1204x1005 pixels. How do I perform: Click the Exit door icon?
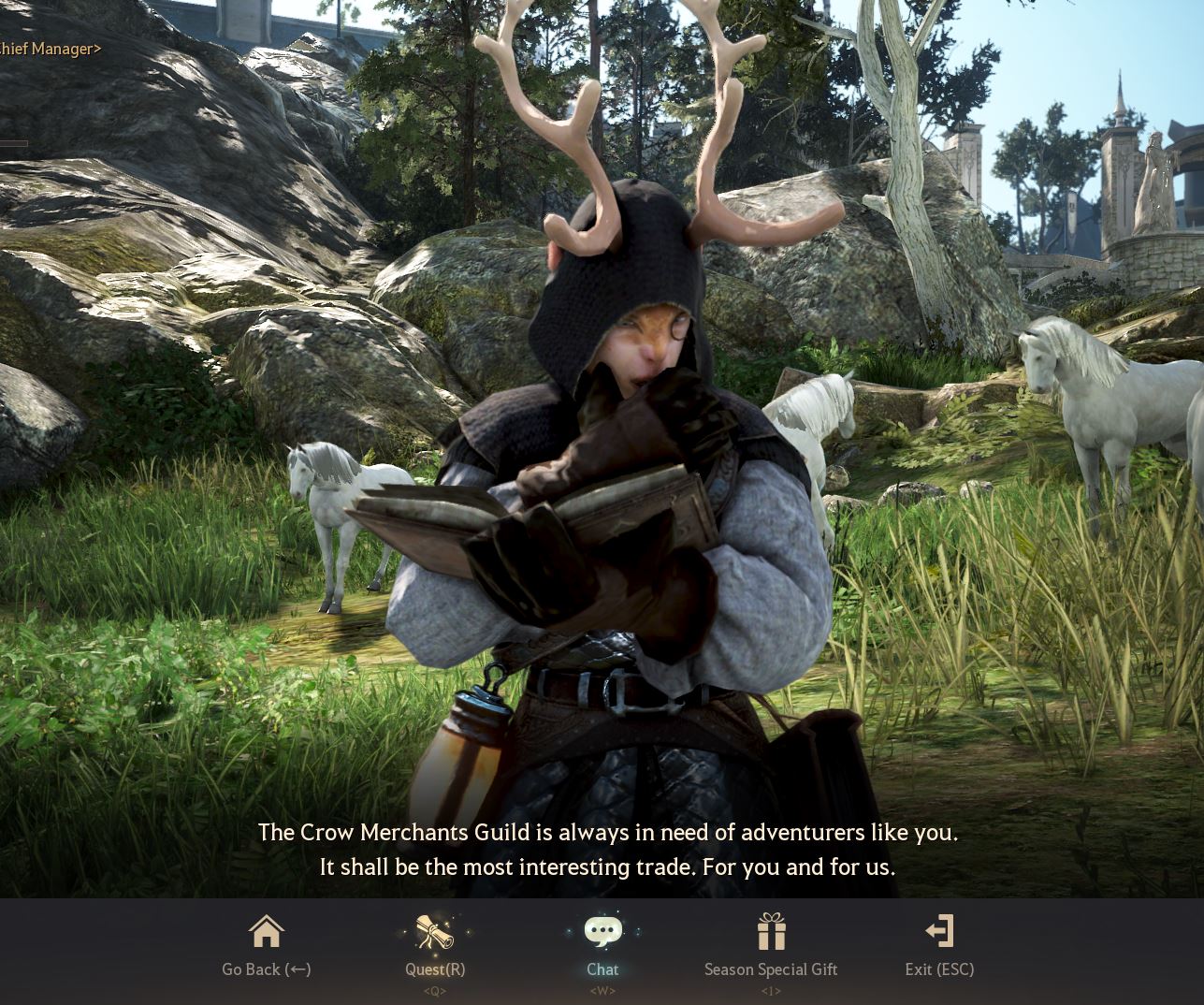tap(939, 931)
